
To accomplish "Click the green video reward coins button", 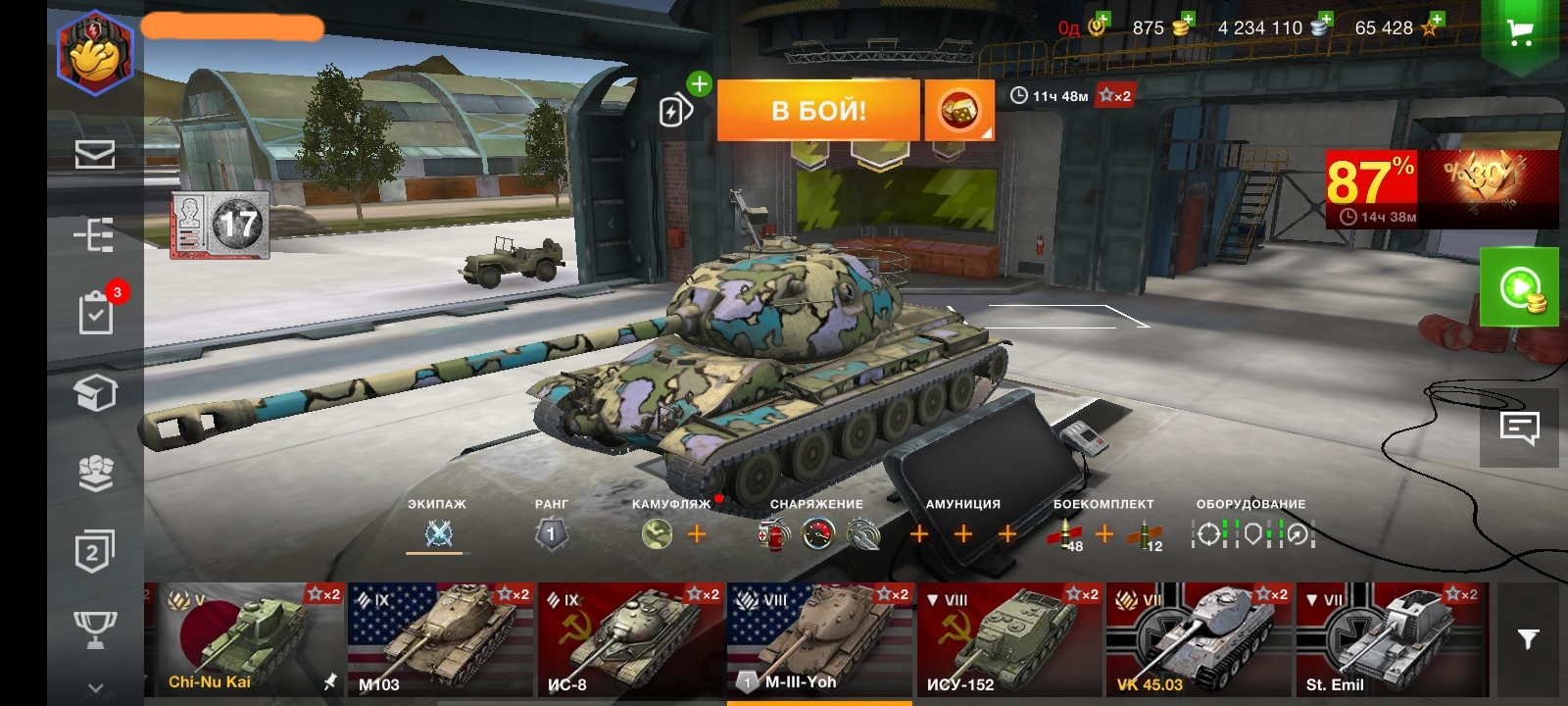I will [x=1519, y=287].
